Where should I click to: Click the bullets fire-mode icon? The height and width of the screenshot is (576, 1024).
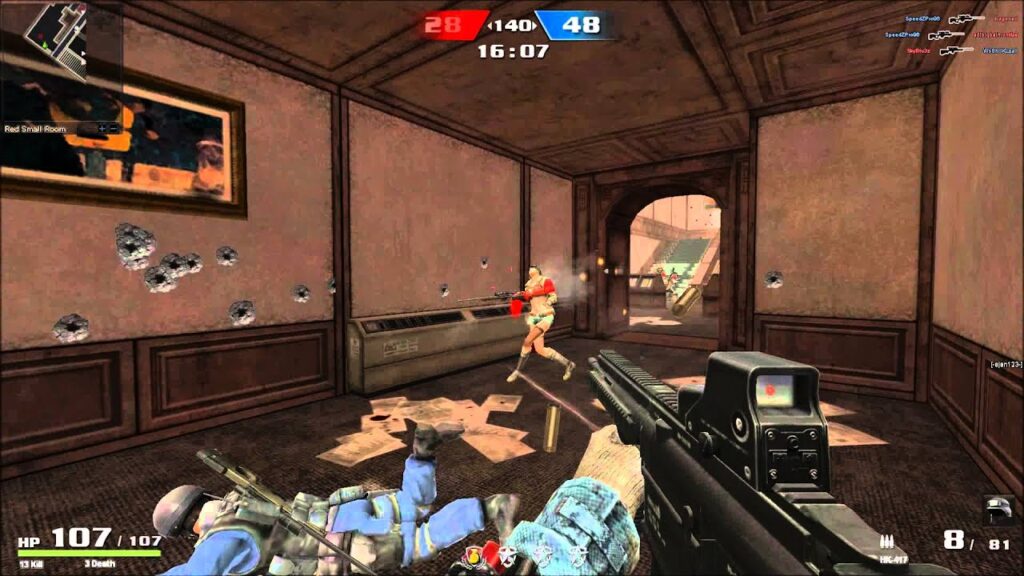coord(885,541)
